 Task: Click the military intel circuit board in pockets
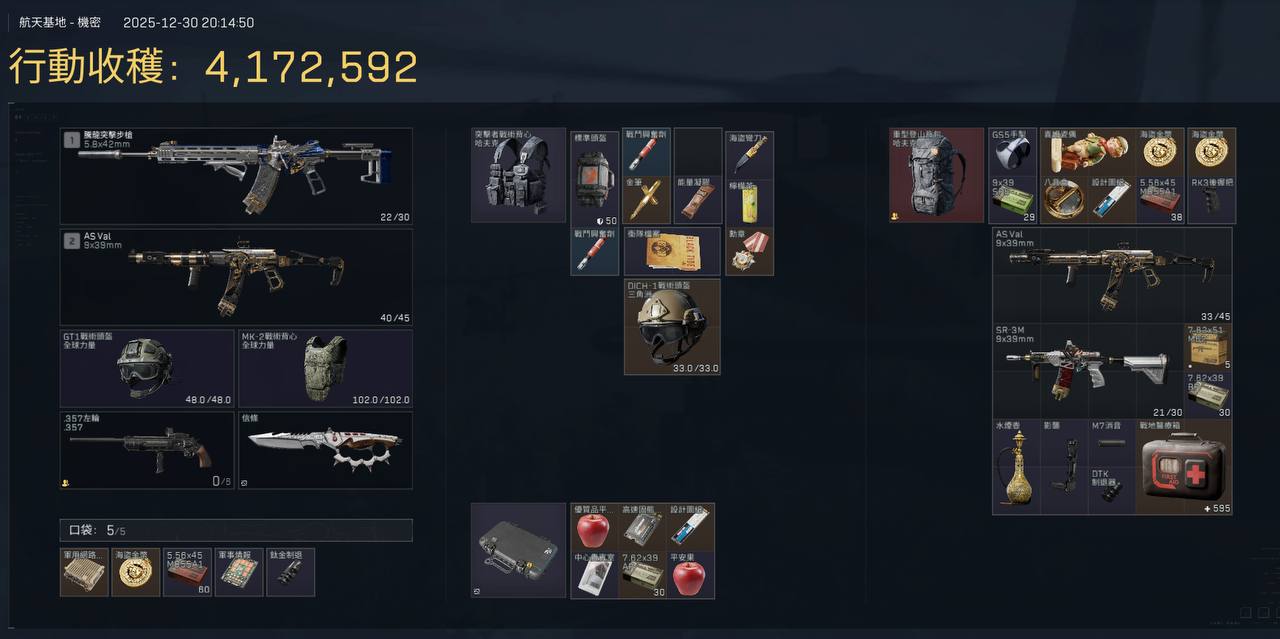239,572
